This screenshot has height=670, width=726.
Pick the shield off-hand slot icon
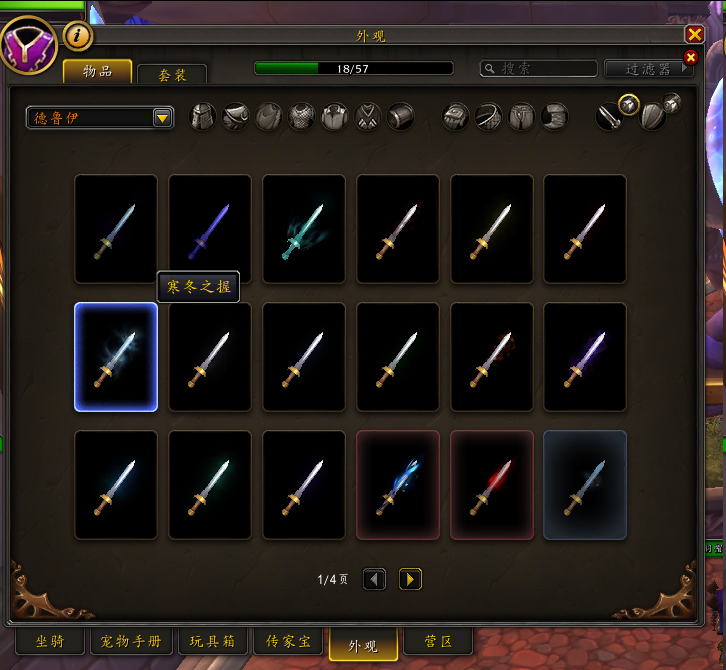[x=652, y=115]
